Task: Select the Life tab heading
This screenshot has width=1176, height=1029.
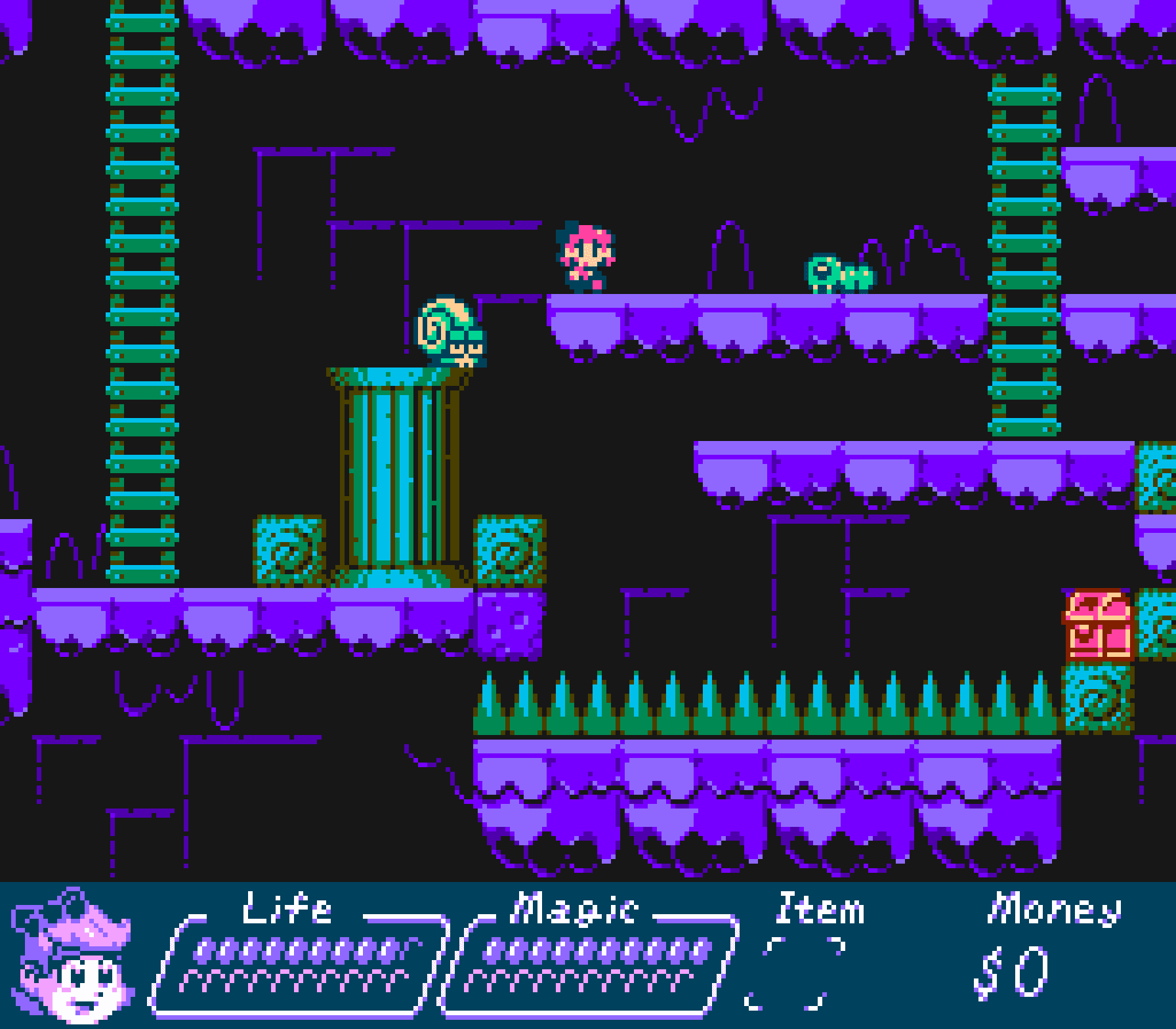Action: tap(287, 909)
